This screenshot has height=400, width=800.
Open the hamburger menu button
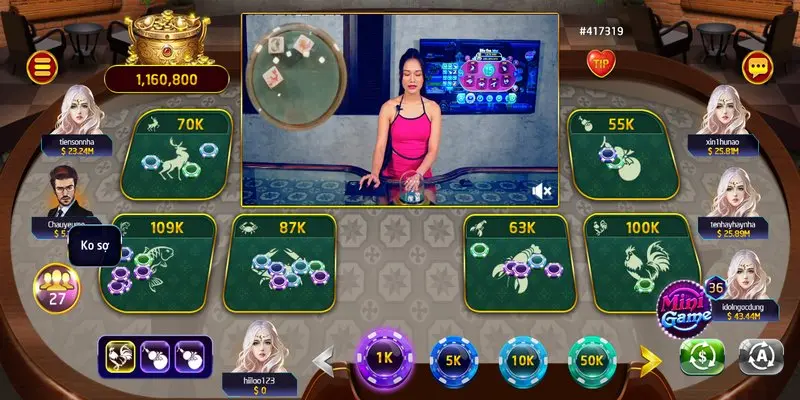(x=44, y=68)
